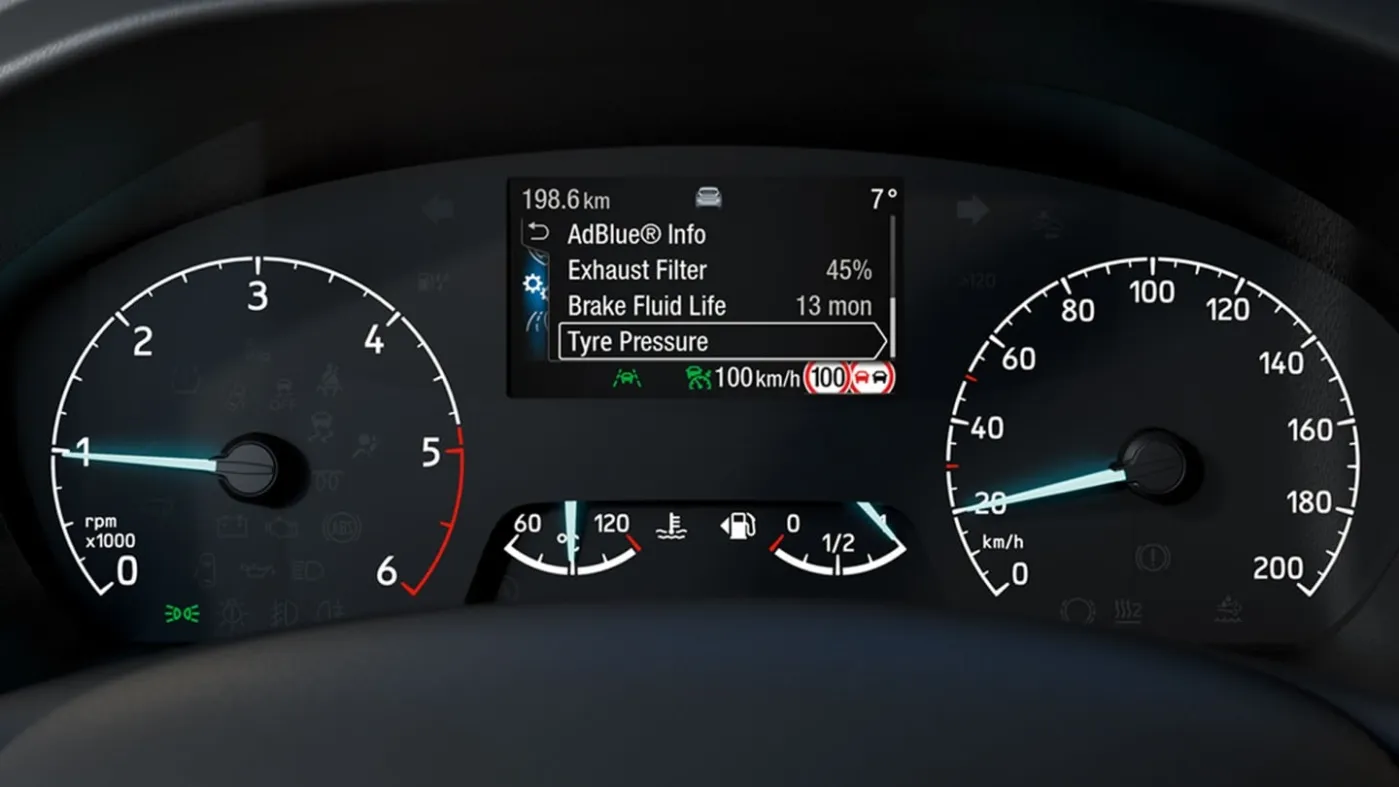The width and height of the screenshot is (1399, 787).
Task: Click the back arrow in the menu
Action: (x=538, y=233)
